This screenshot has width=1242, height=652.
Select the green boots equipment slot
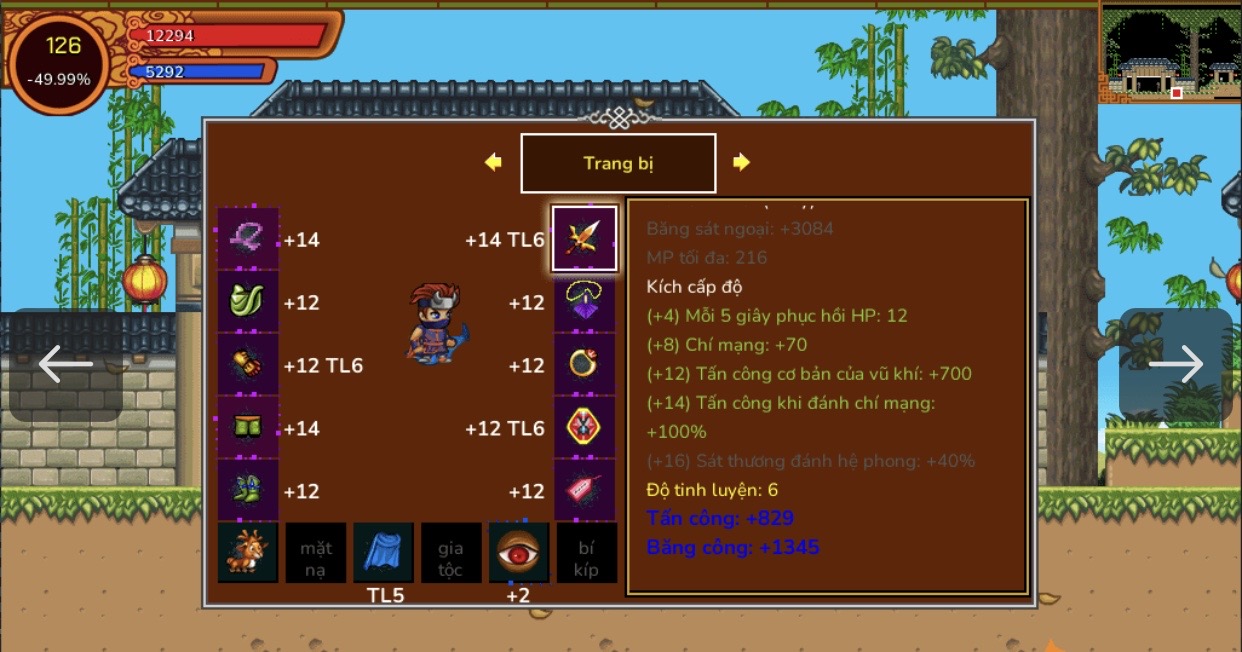[248, 491]
